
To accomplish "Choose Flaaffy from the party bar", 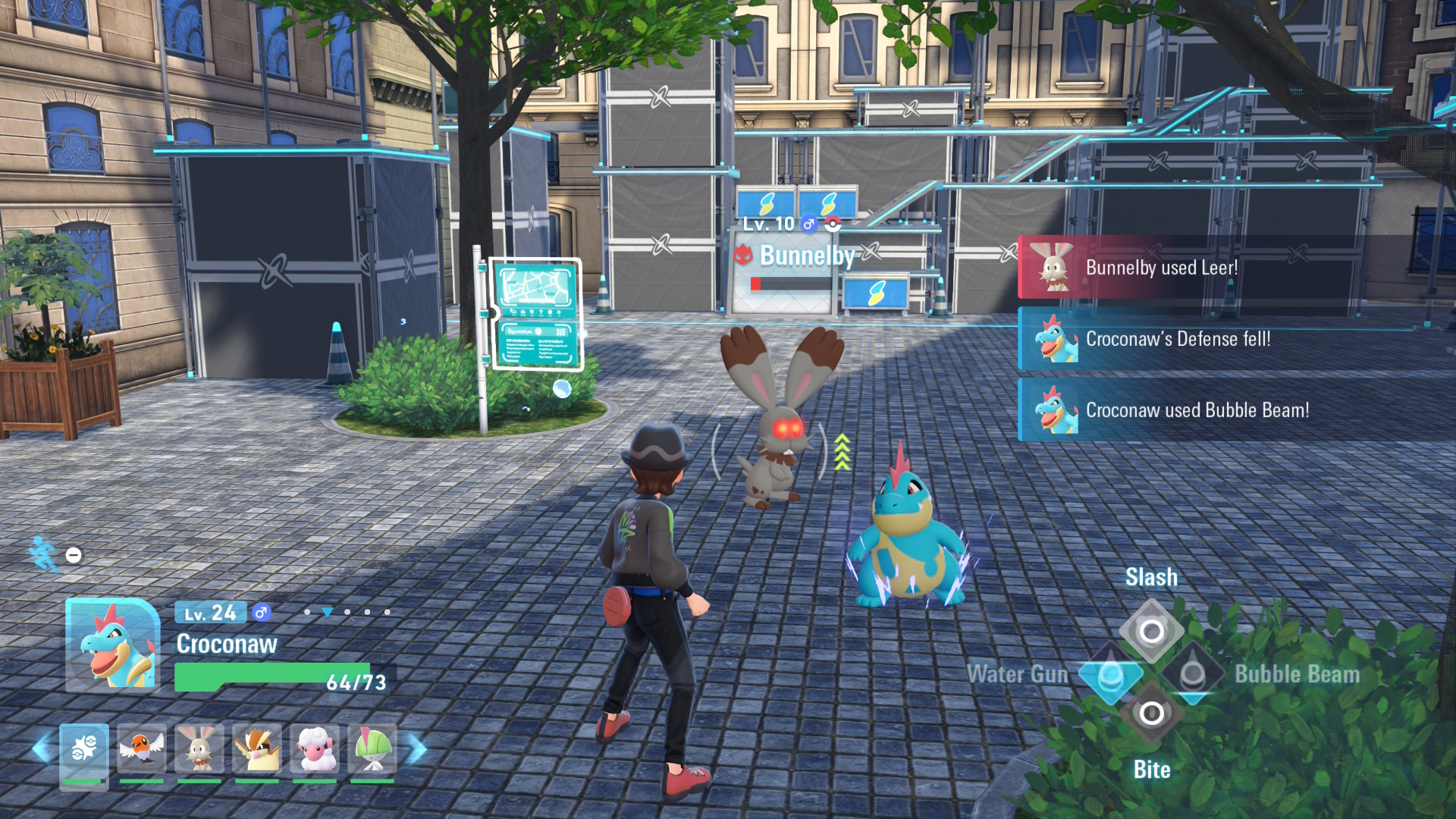I will pyautogui.click(x=315, y=750).
